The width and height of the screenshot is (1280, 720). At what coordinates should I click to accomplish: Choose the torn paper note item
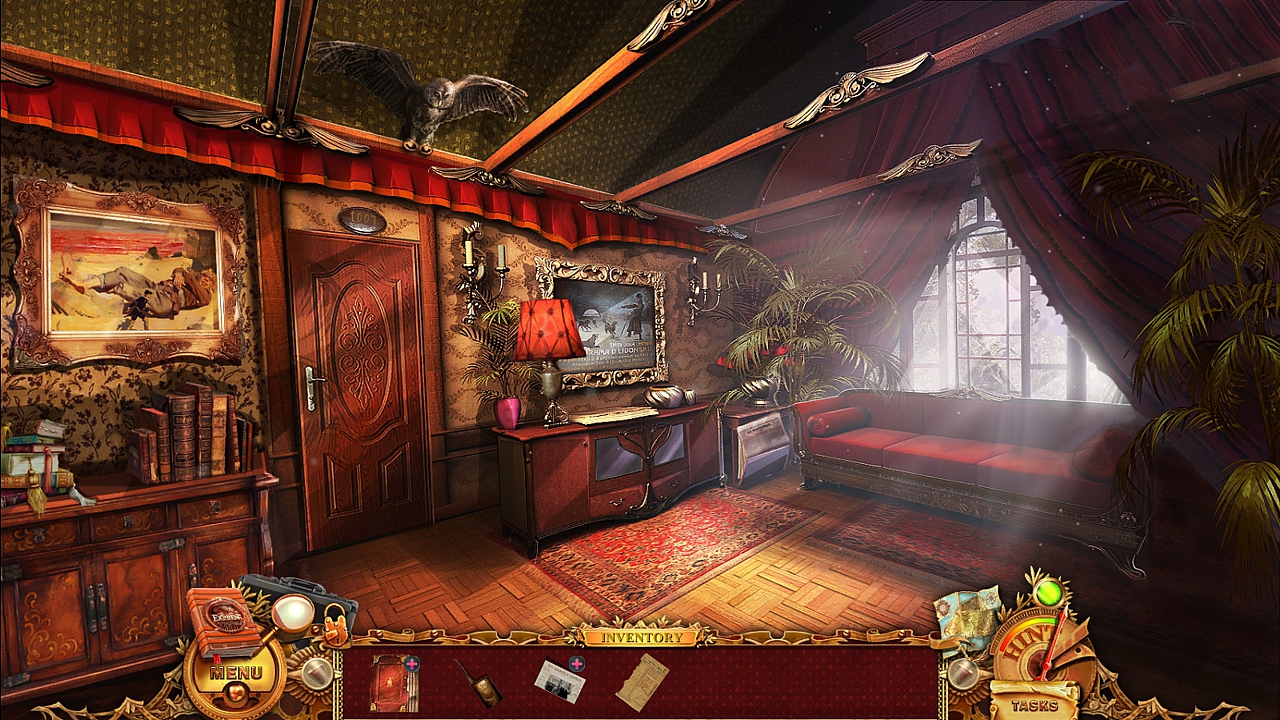[x=641, y=681]
